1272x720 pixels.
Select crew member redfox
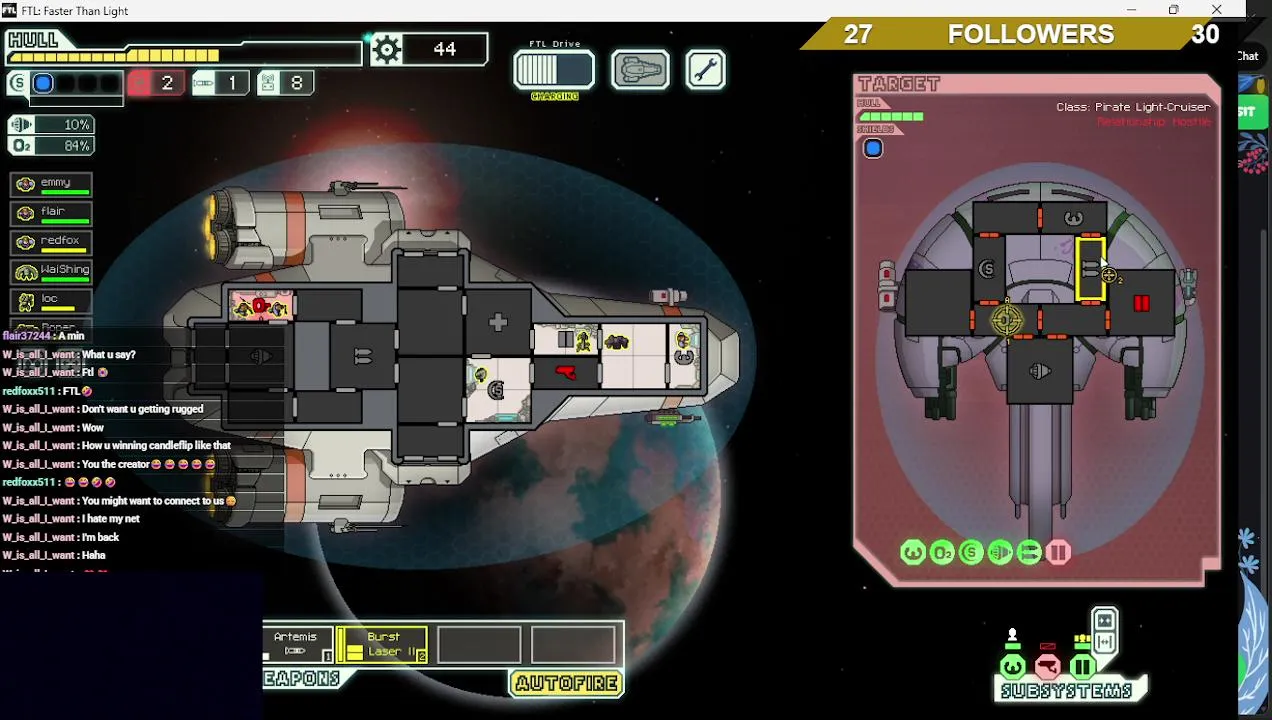click(x=51, y=242)
